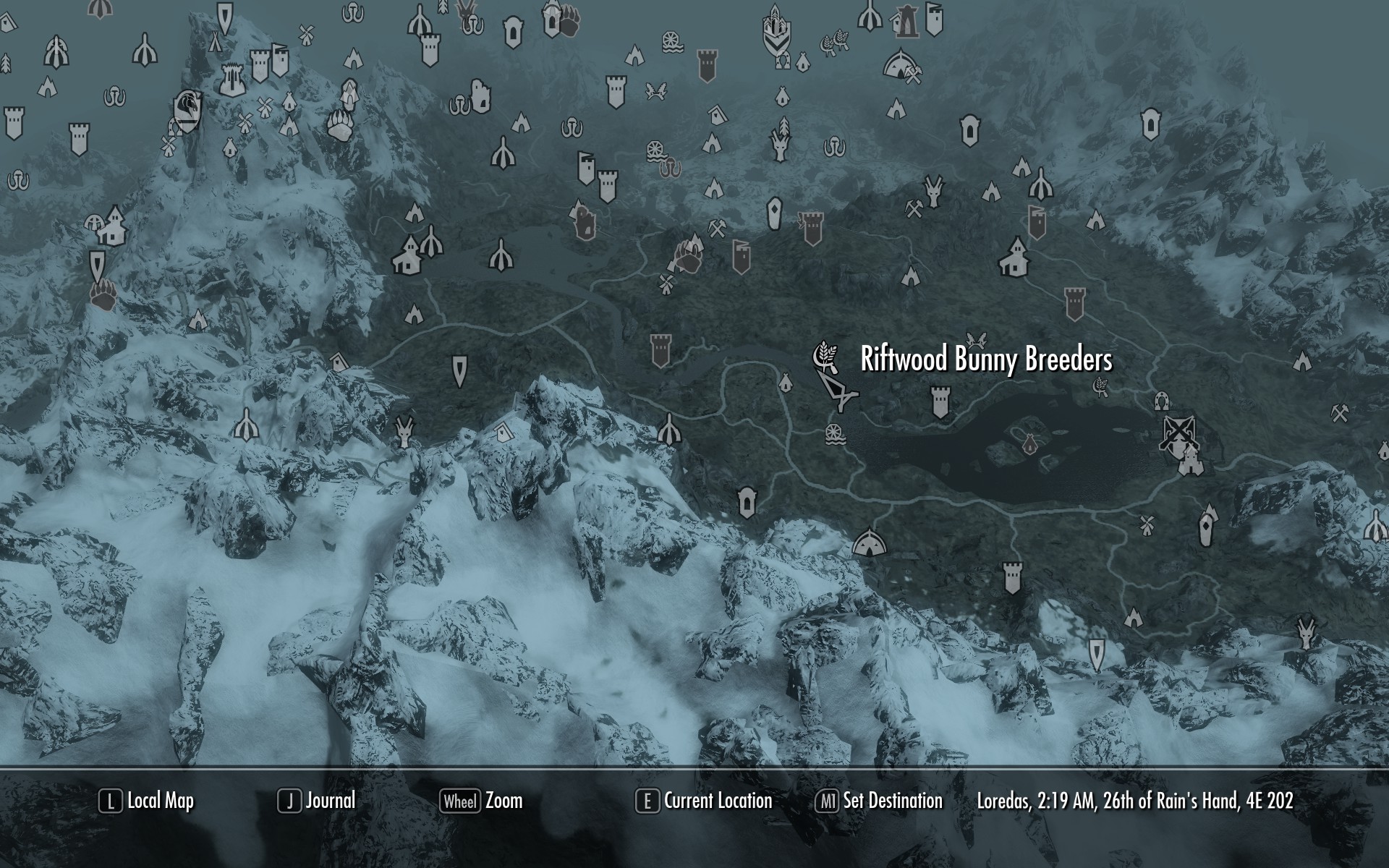Select the water wheel marker by the lake
This screenshot has width=1389, height=868.
(834, 435)
